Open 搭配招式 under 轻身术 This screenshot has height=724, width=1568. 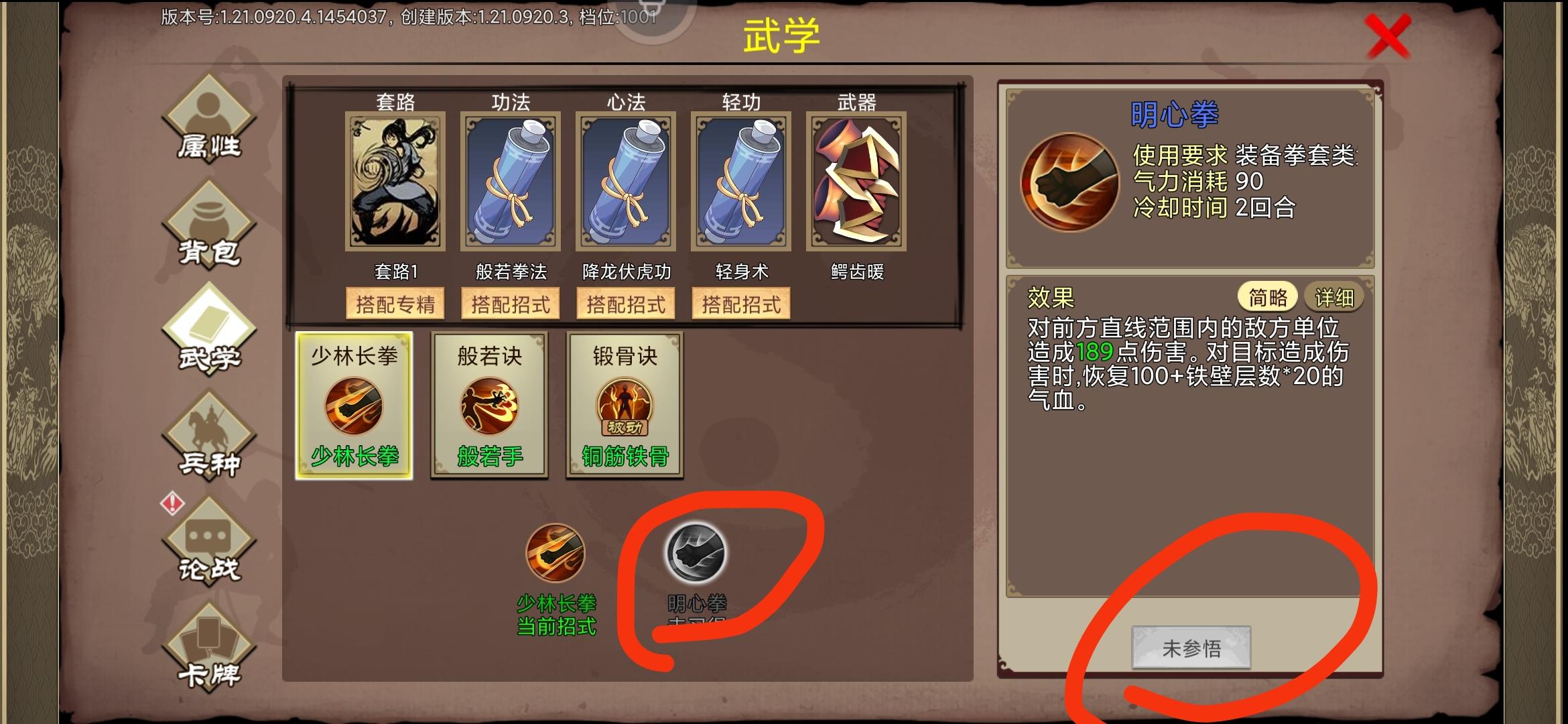[740, 302]
